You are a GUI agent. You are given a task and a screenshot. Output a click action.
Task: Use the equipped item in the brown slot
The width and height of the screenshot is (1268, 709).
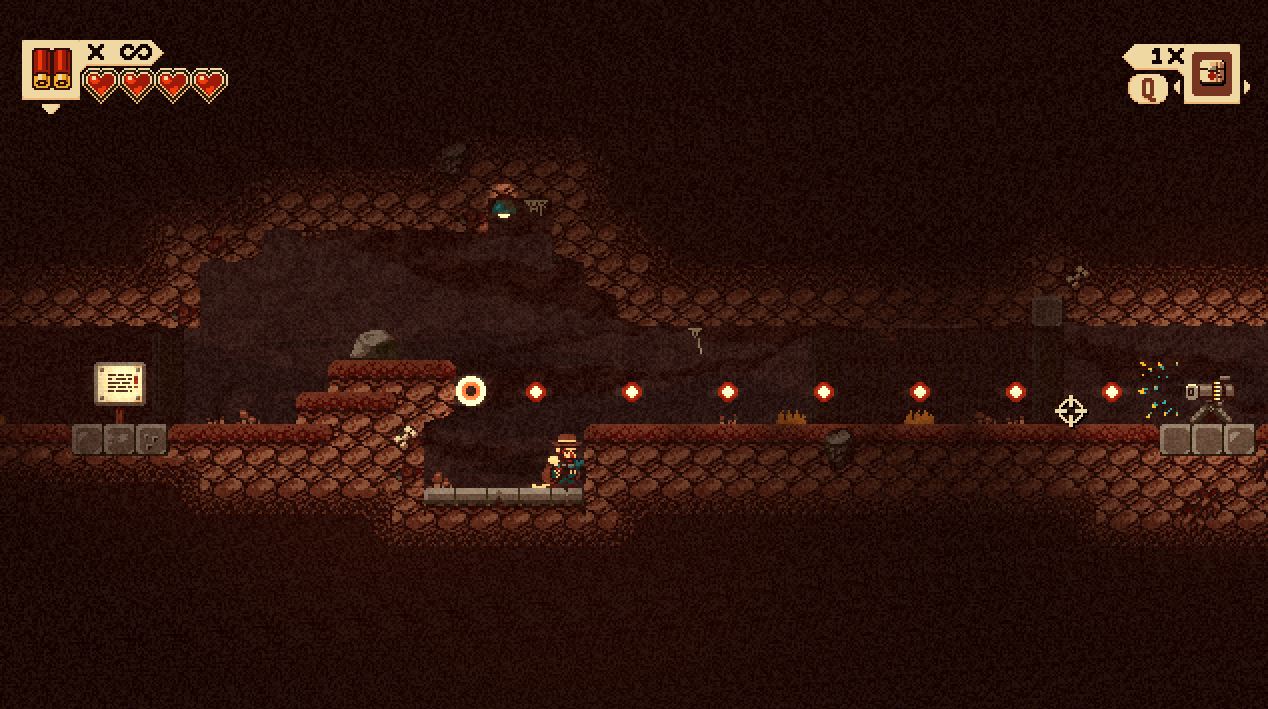click(x=1212, y=73)
